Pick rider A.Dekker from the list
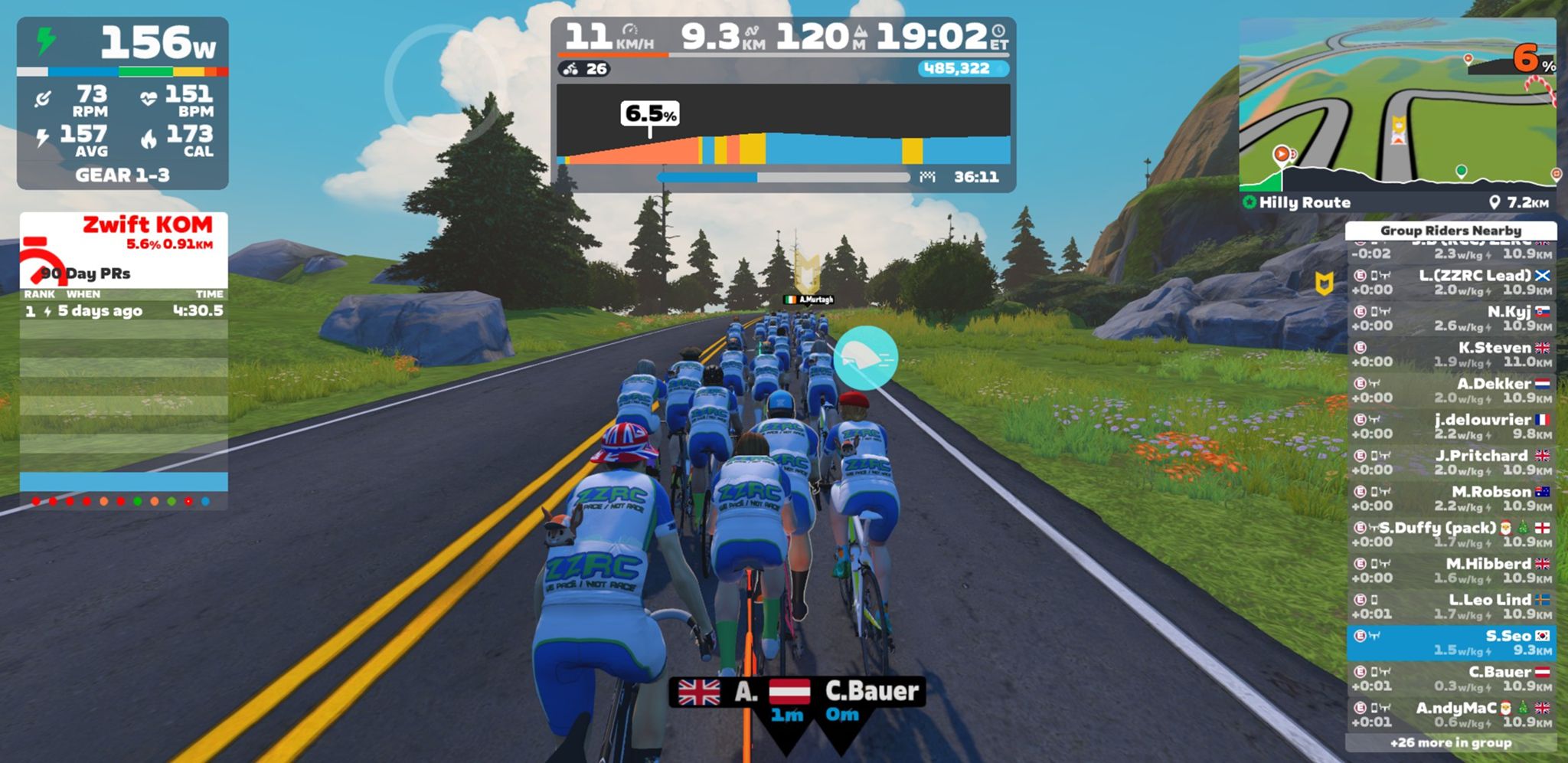This screenshot has width=1568, height=763. (x=1451, y=390)
